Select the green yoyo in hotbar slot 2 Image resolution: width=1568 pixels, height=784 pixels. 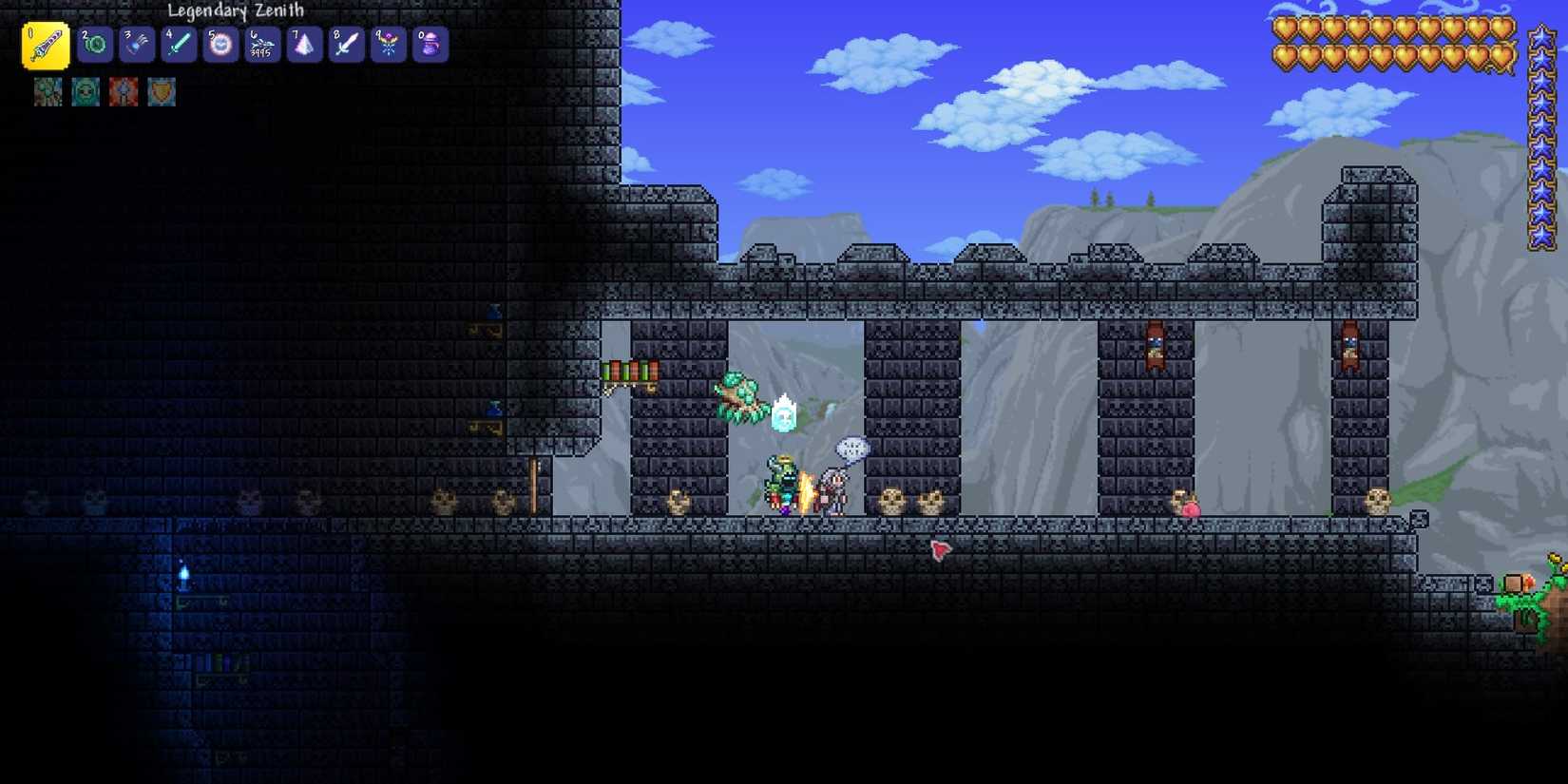[96, 44]
